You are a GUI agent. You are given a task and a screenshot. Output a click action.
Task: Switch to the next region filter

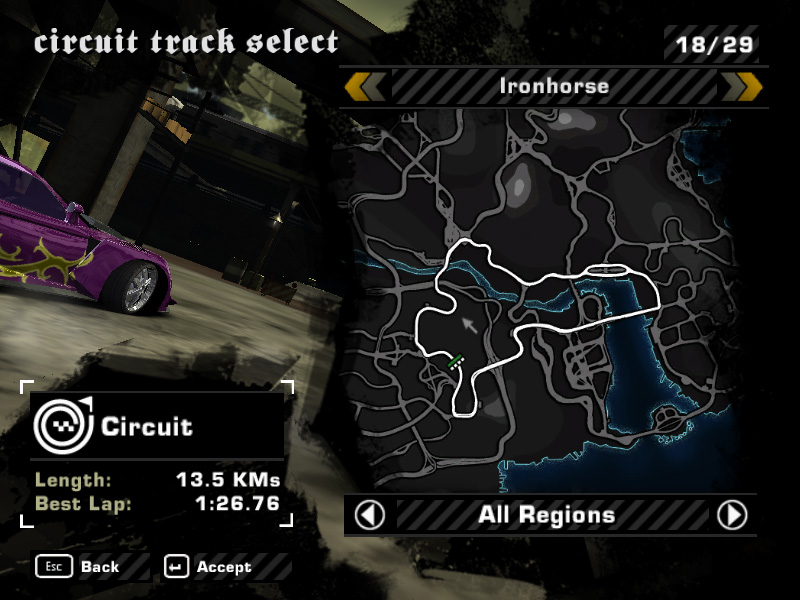click(x=732, y=515)
